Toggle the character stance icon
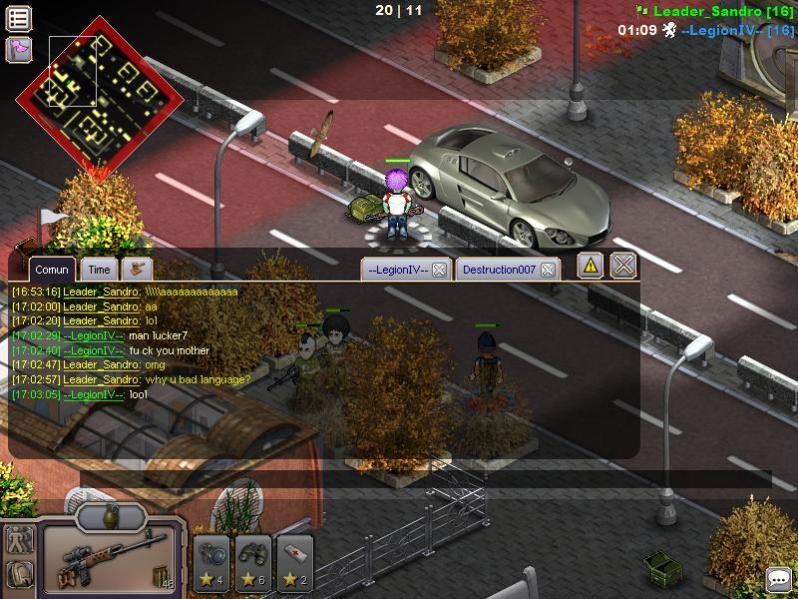 (x=19, y=539)
